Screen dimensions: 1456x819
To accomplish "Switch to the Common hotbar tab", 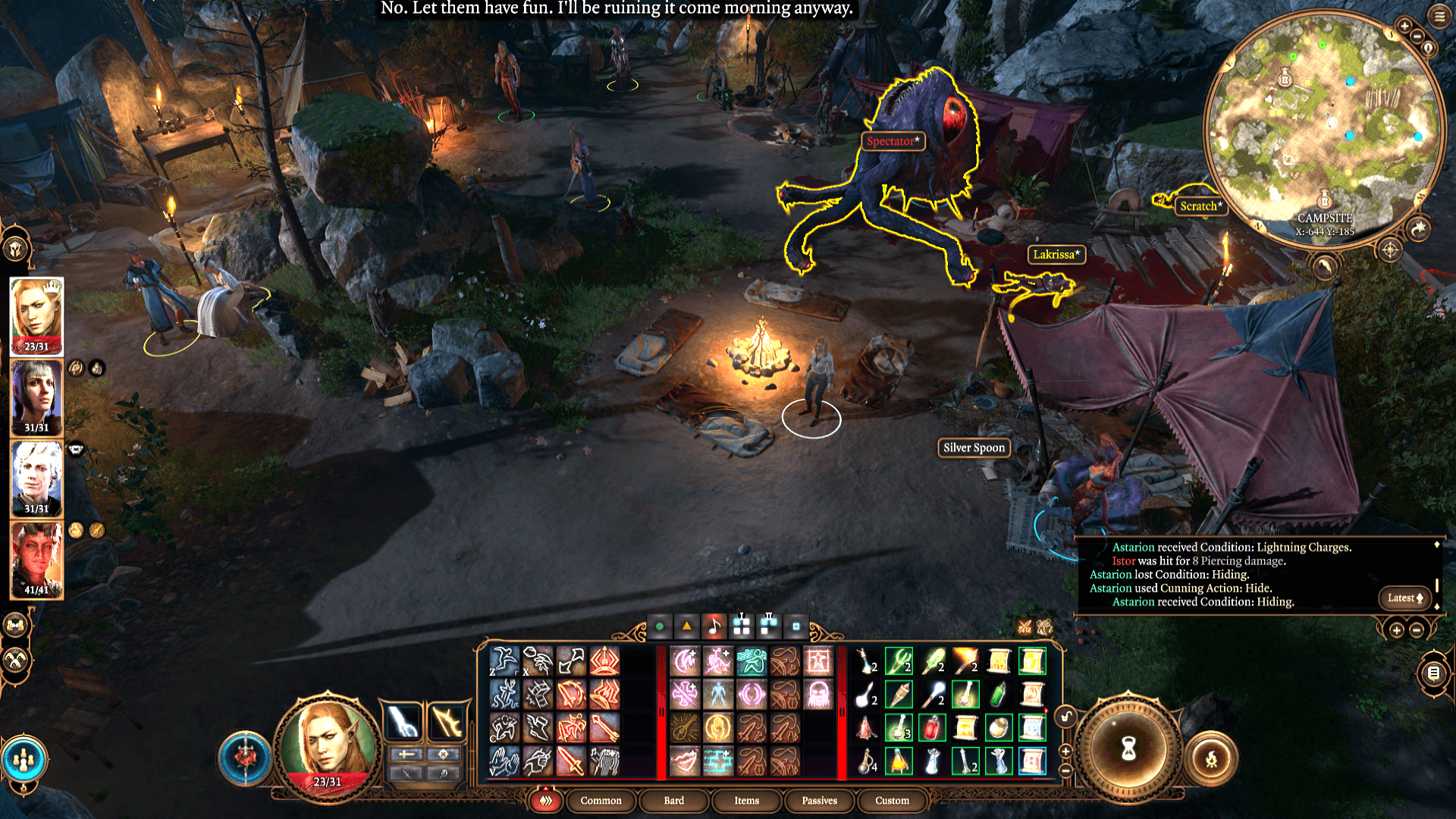I will click(601, 801).
